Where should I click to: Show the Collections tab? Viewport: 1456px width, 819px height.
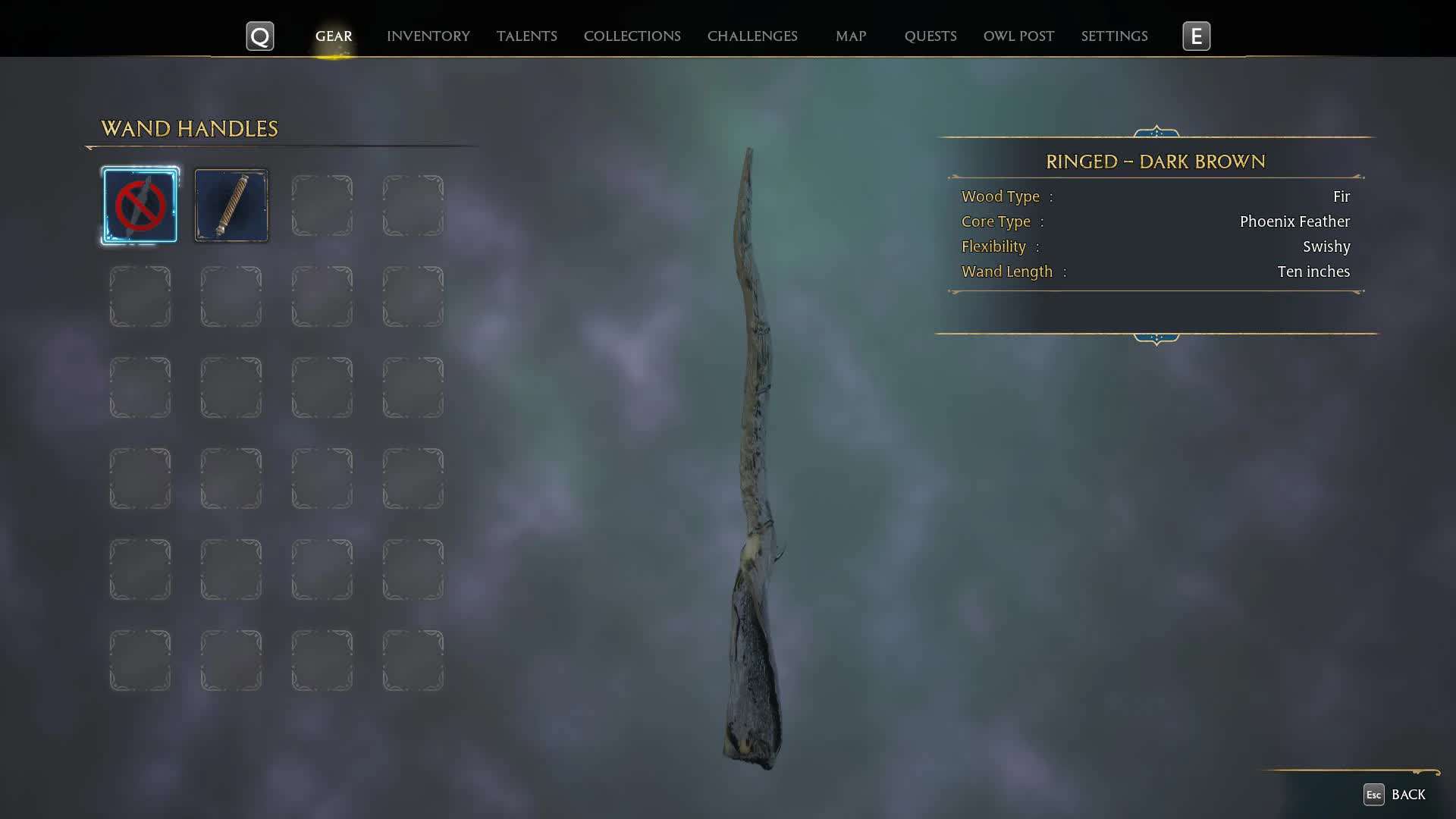pyautogui.click(x=632, y=36)
